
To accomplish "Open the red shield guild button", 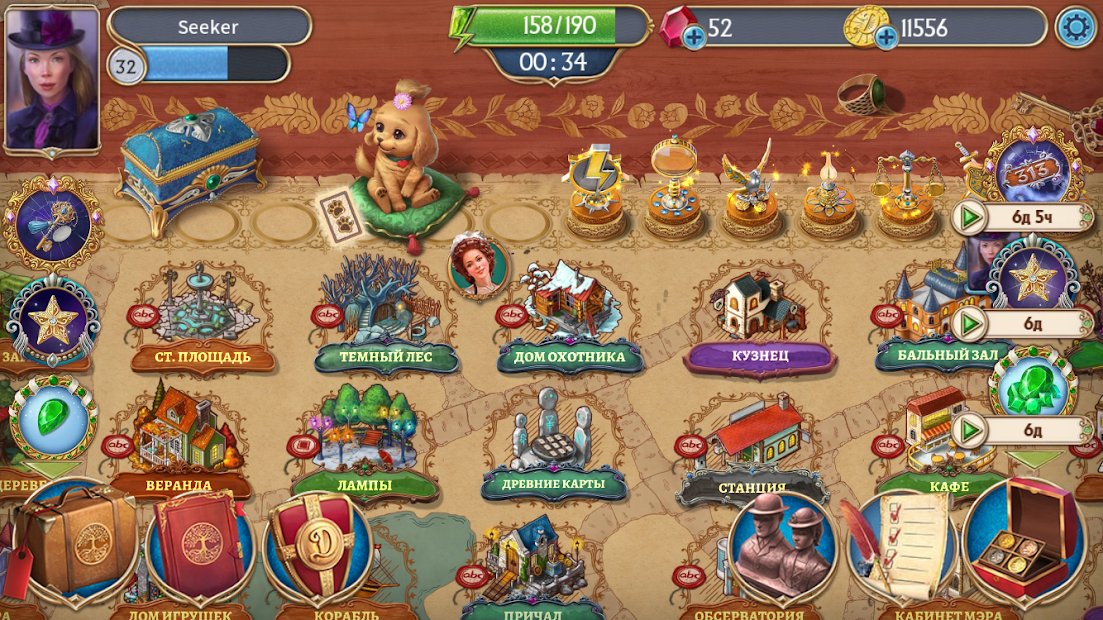I will coord(320,545).
